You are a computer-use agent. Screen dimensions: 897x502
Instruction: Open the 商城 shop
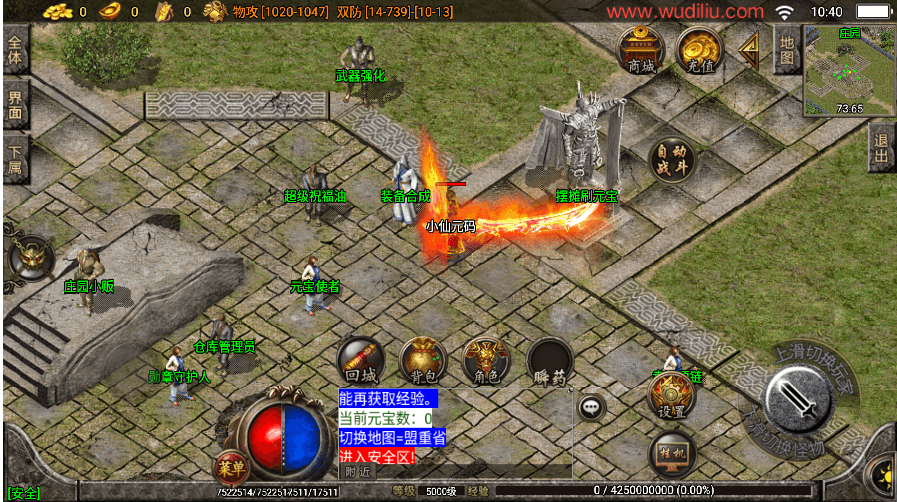pyautogui.click(x=640, y=49)
